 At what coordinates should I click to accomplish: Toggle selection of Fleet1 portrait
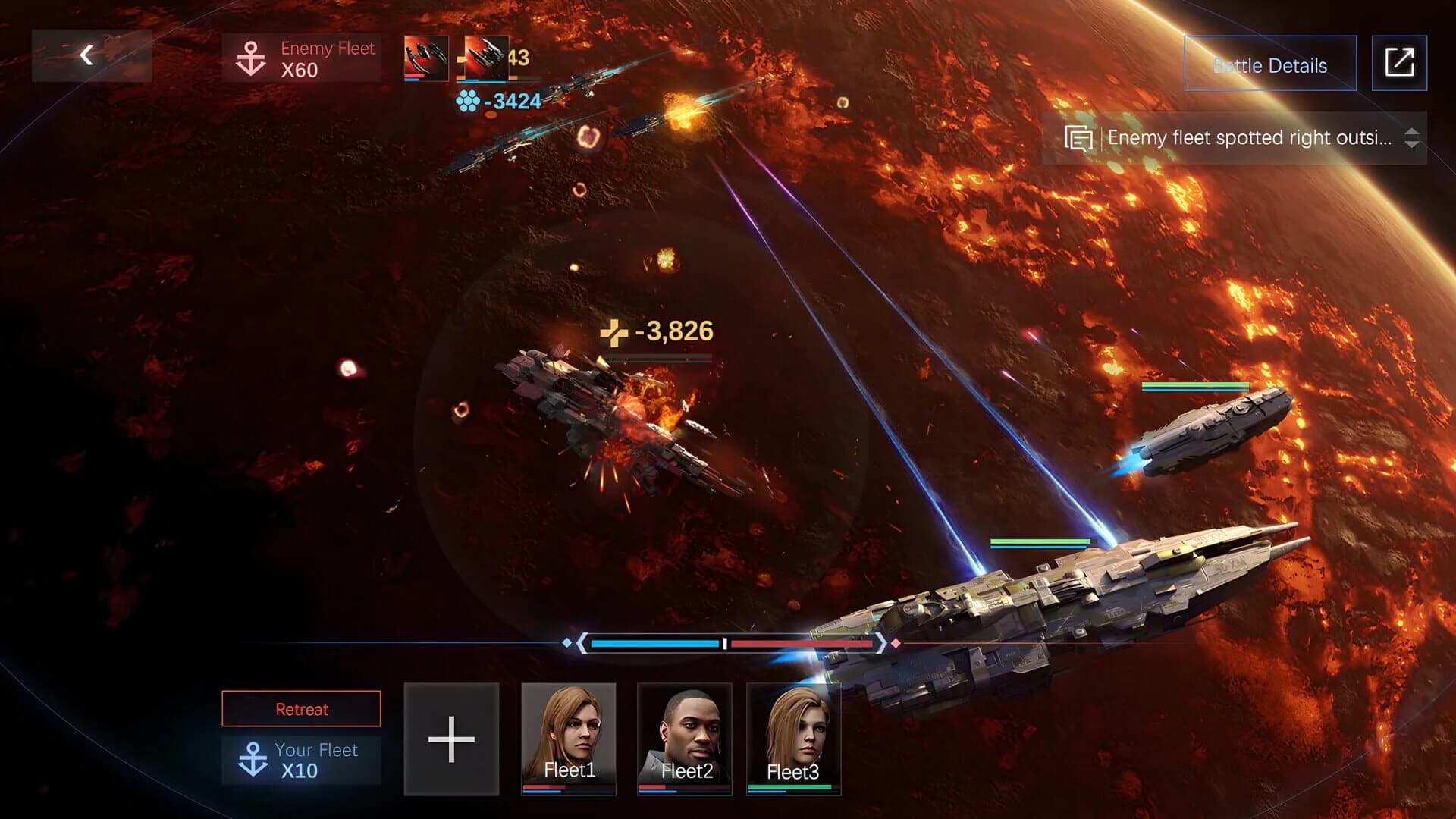570,739
